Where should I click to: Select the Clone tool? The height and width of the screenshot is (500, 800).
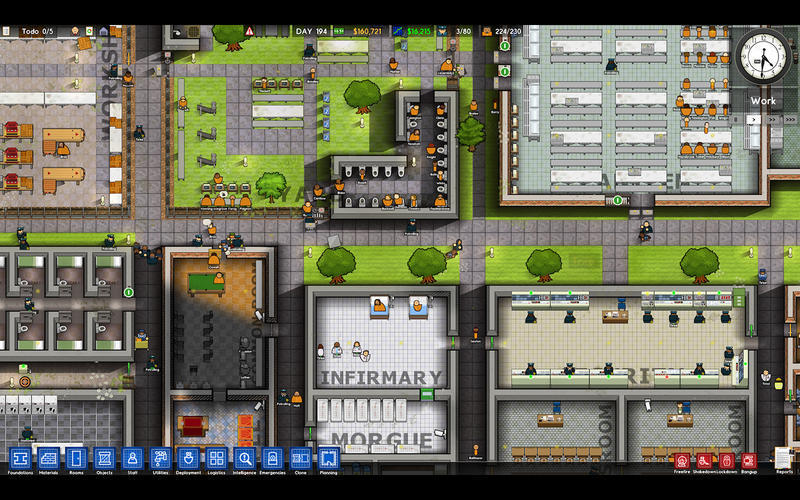(x=300, y=458)
